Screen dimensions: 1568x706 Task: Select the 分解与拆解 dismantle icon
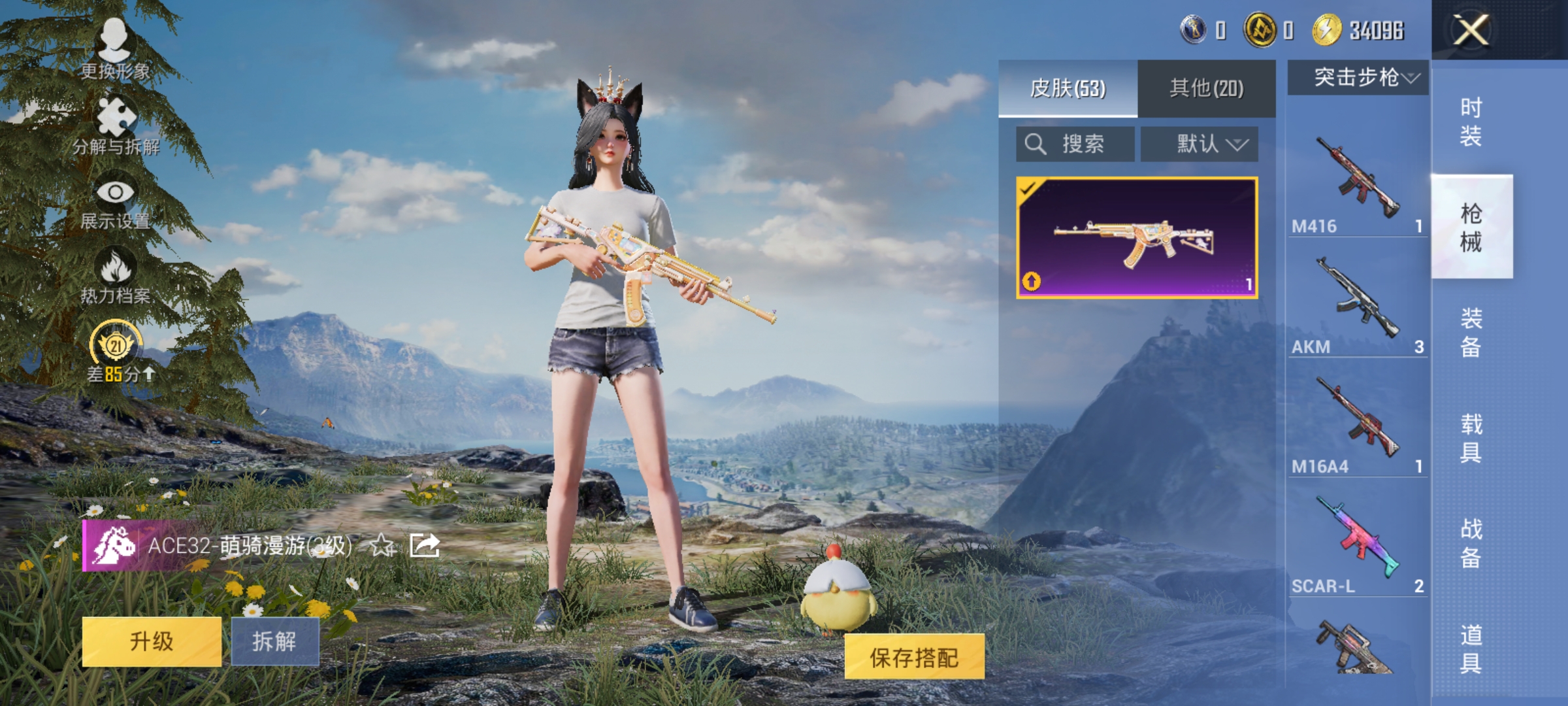[x=114, y=121]
